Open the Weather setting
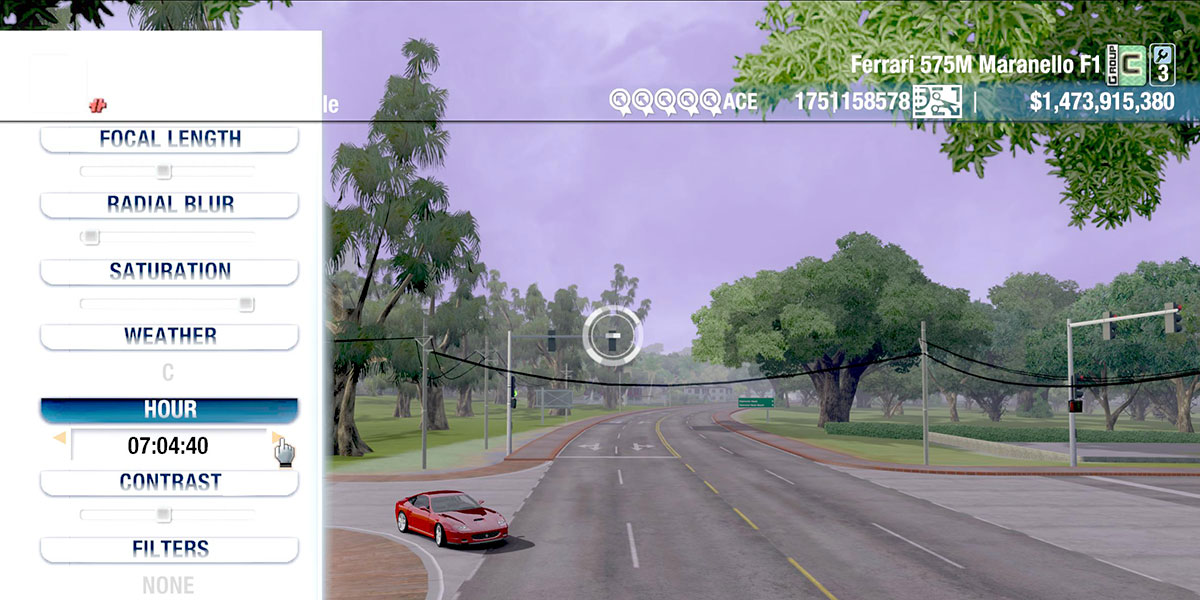 click(x=169, y=336)
